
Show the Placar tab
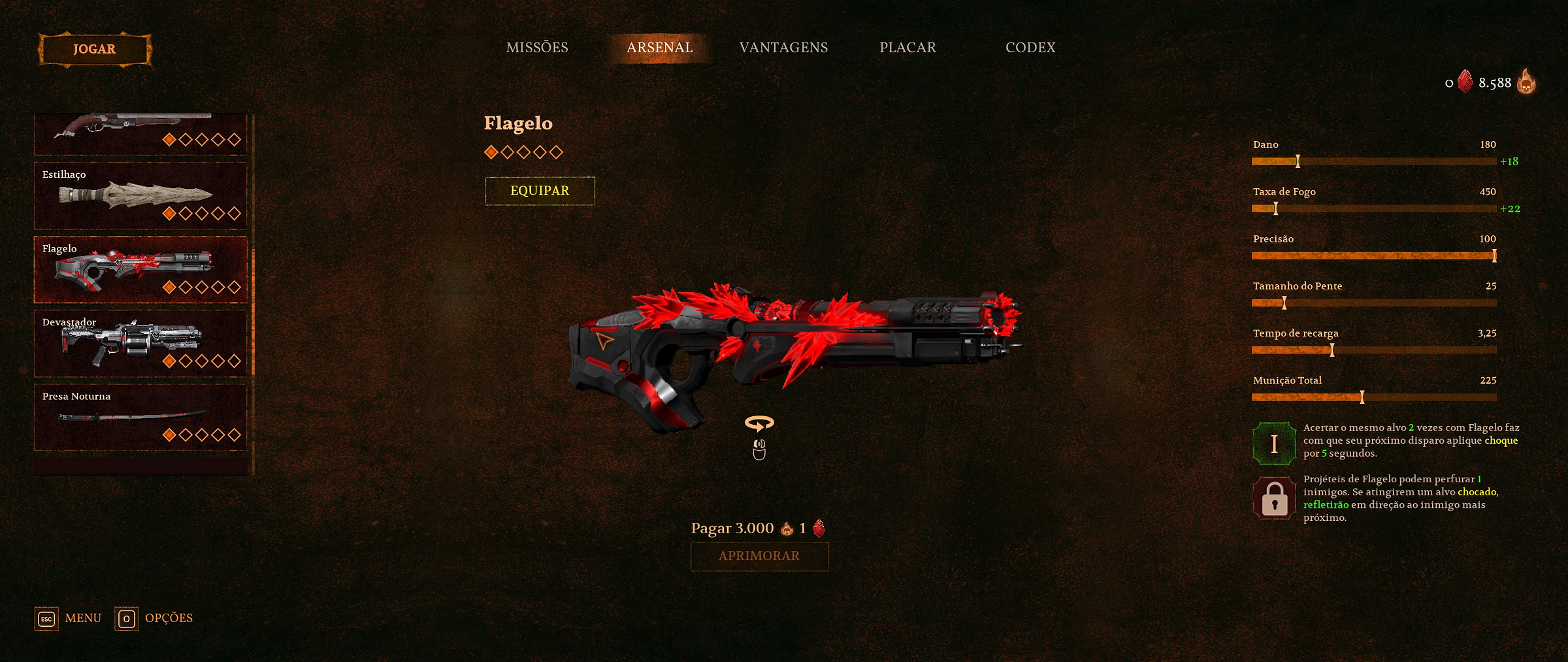(907, 48)
